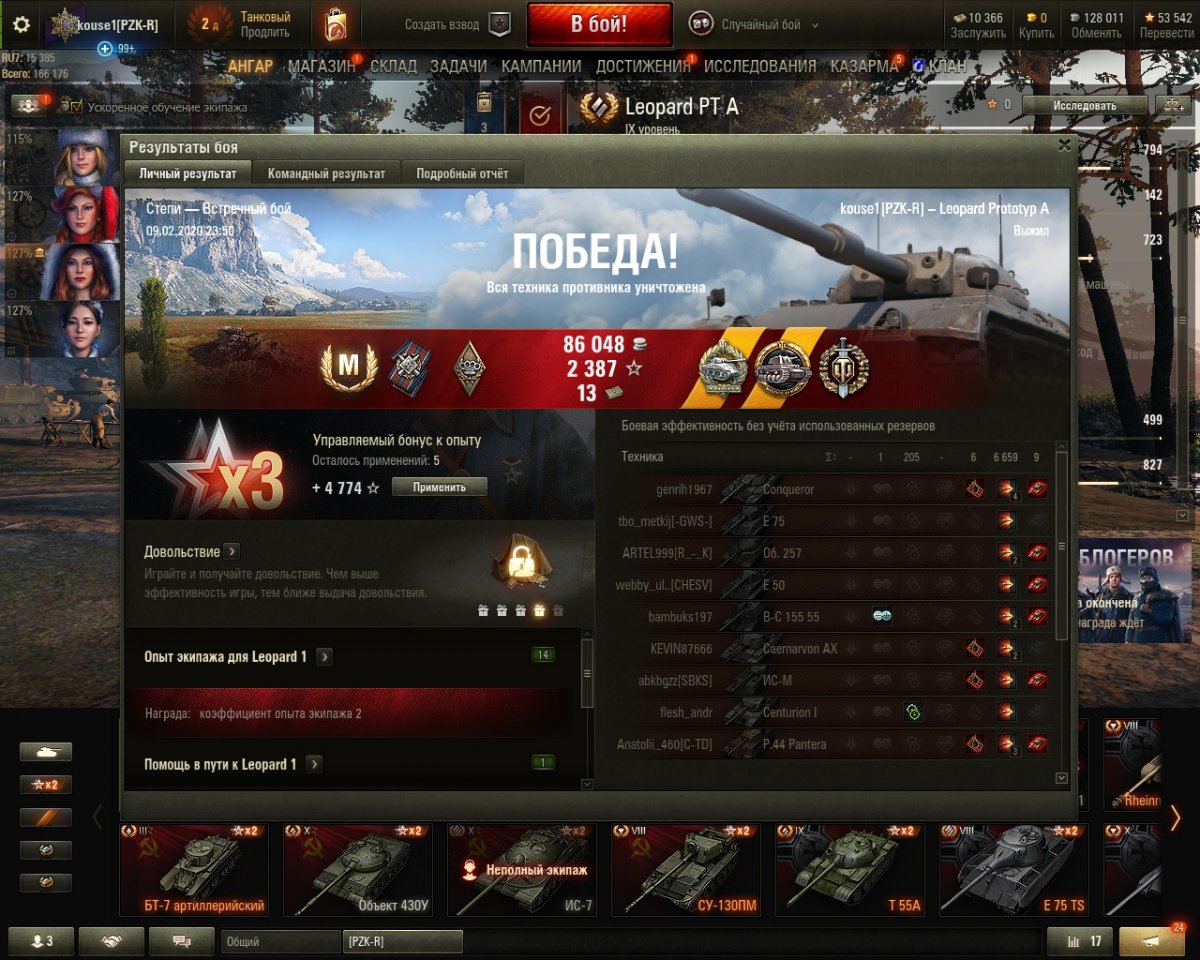Click the red "В бой!" battle button
This screenshot has width=1200, height=960.
click(599, 25)
